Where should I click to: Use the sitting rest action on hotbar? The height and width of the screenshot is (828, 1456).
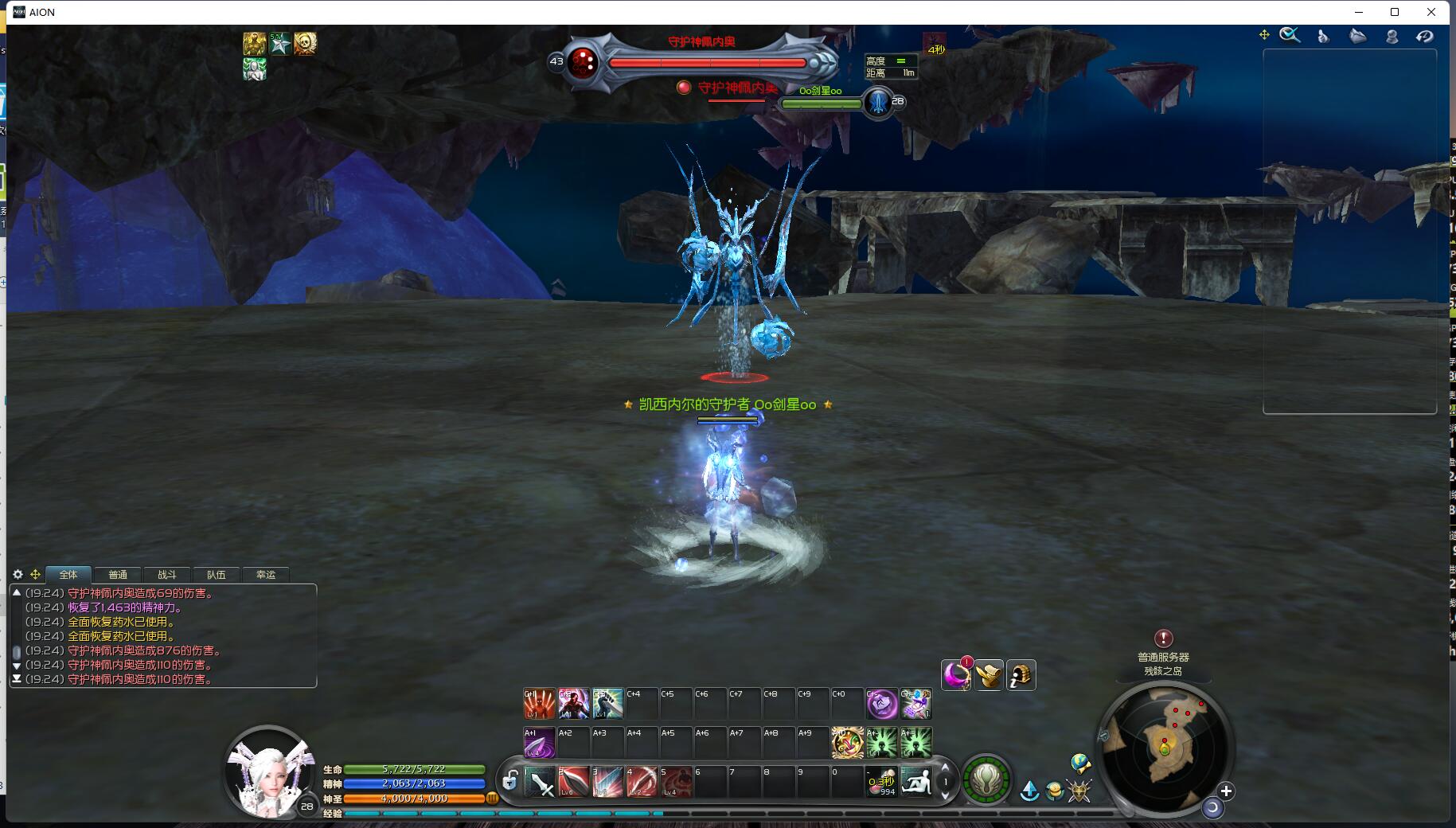(915, 782)
